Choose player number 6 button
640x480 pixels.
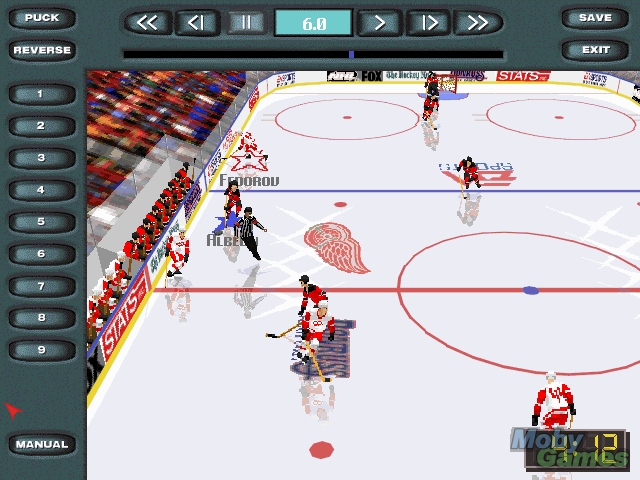coord(42,254)
